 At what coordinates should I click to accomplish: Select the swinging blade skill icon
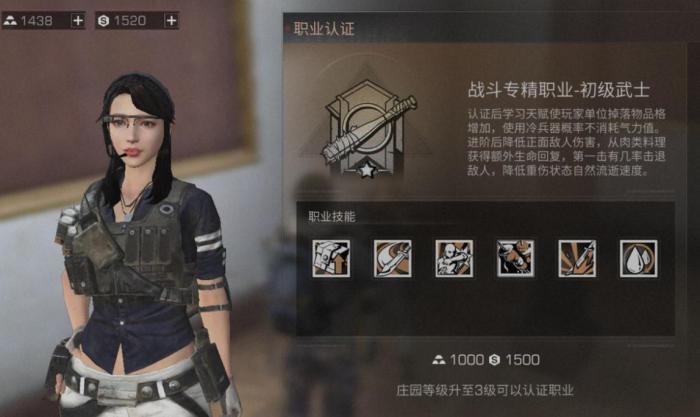(x=393, y=258)
